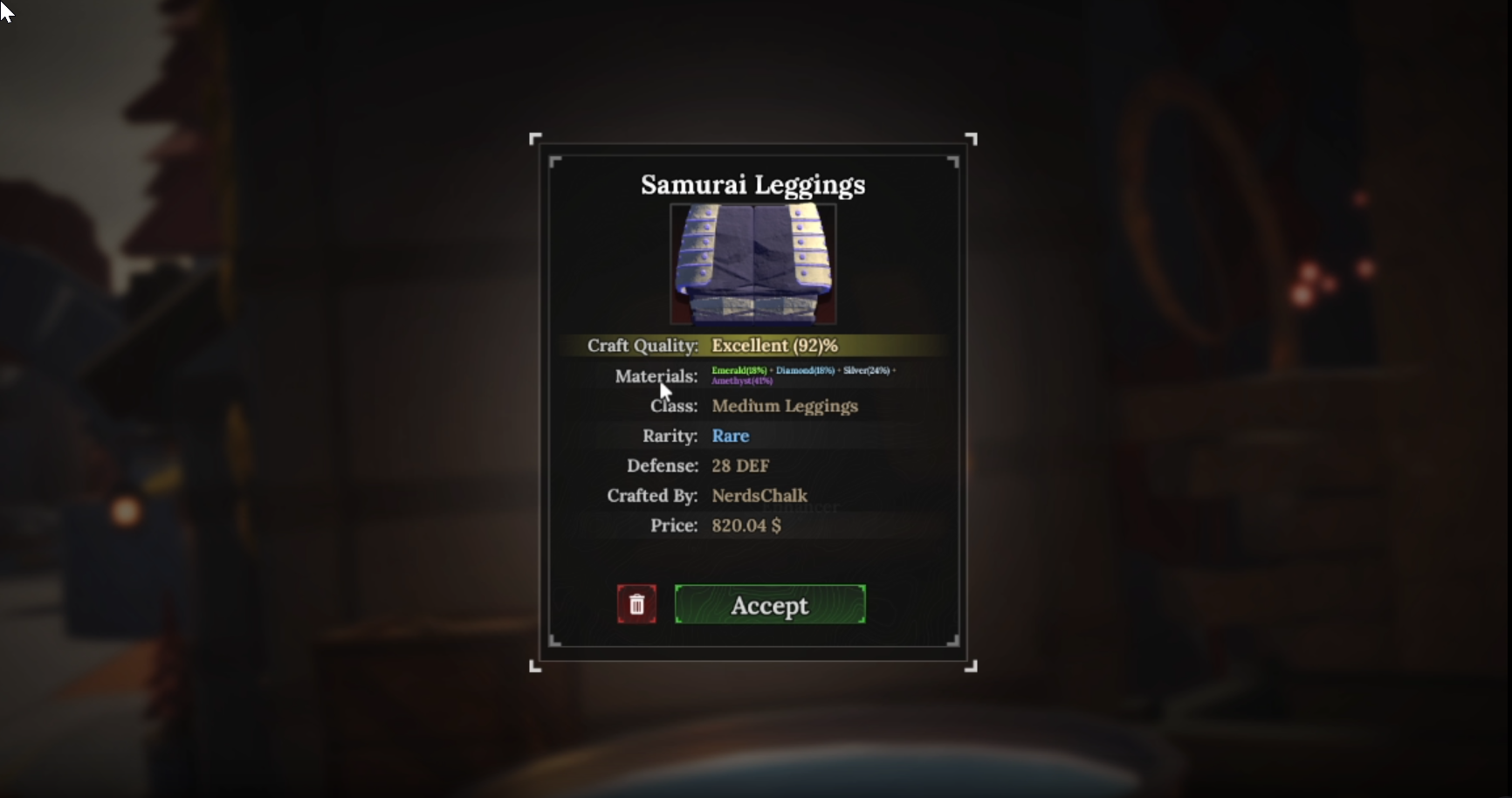Click the Defense row label

(x=662, y=465)
